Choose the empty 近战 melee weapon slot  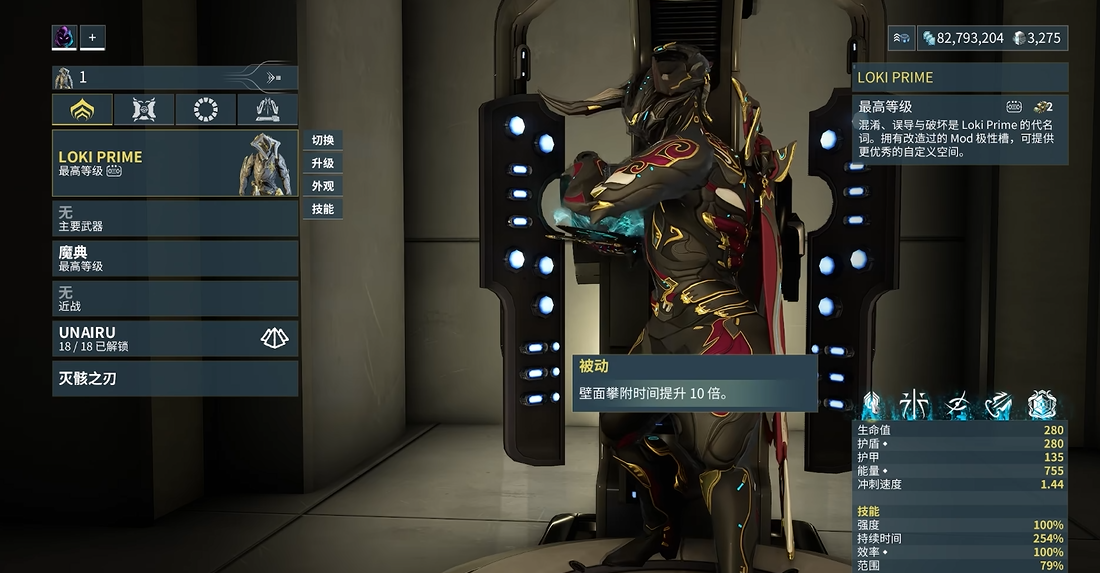tap(175, 298)
